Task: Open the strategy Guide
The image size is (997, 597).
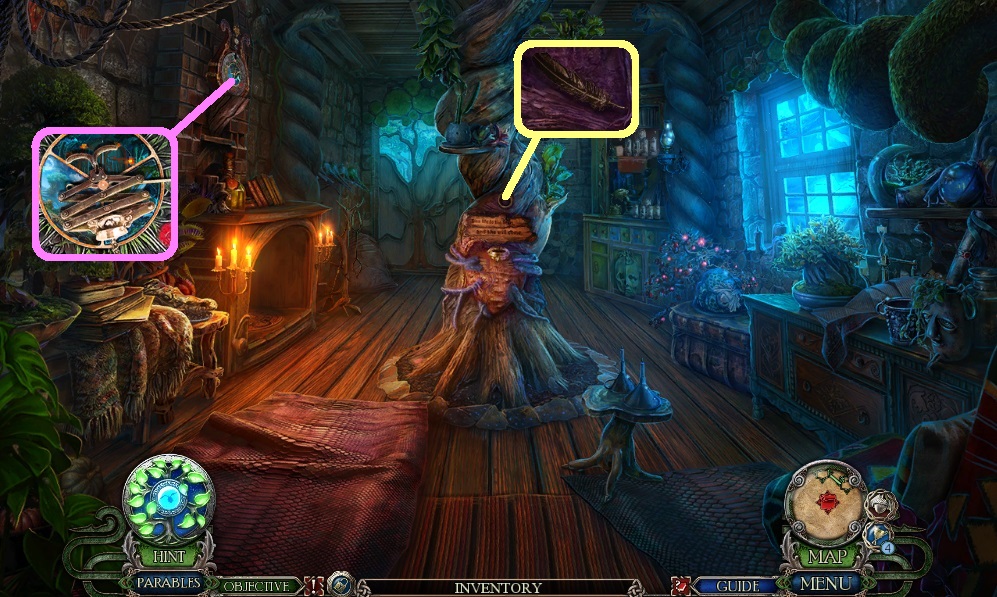Action: coord(737,586)
